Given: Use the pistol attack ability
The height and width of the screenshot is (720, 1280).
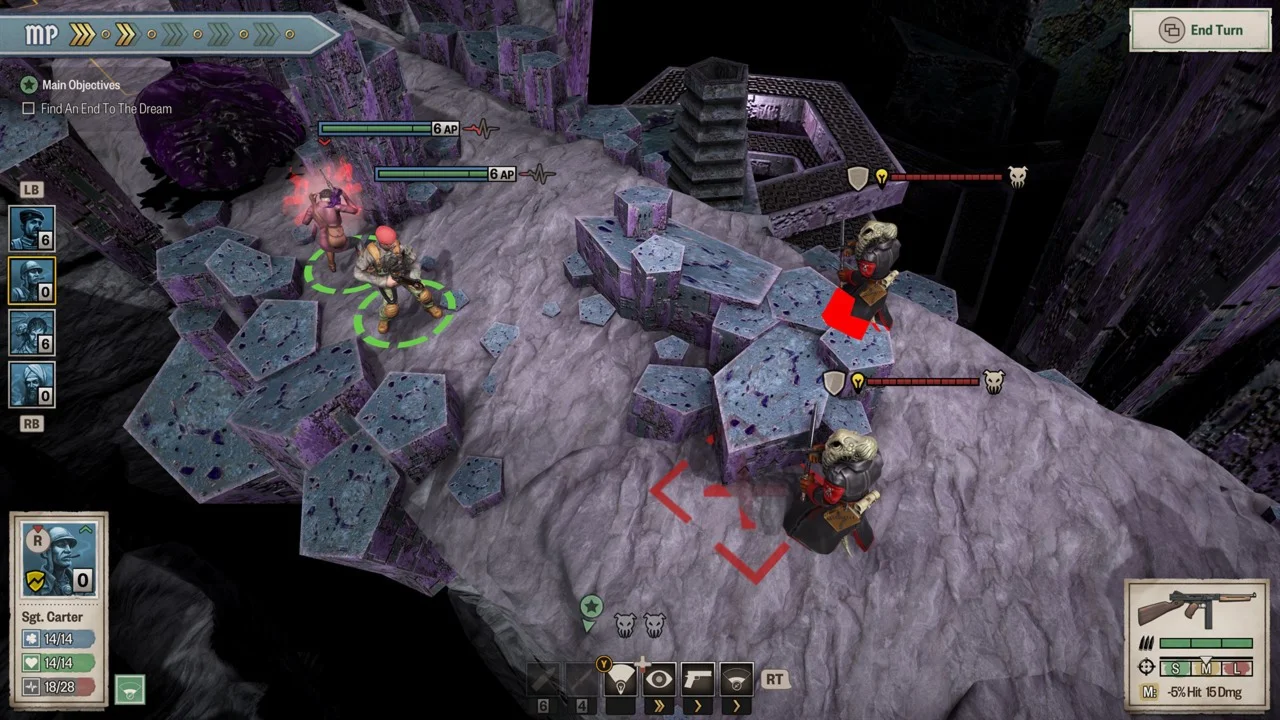Looking at the screenshot, I should pos(698,682).
